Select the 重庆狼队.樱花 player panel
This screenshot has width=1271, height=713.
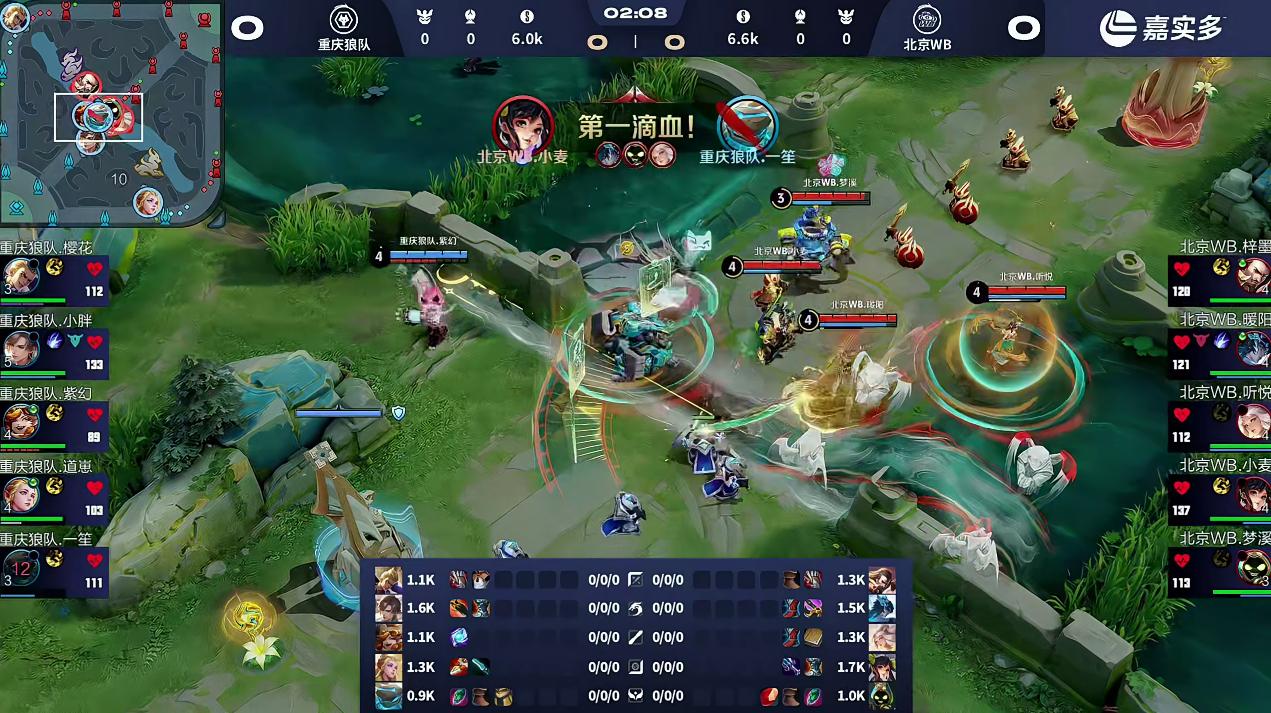tap(54, 274)
